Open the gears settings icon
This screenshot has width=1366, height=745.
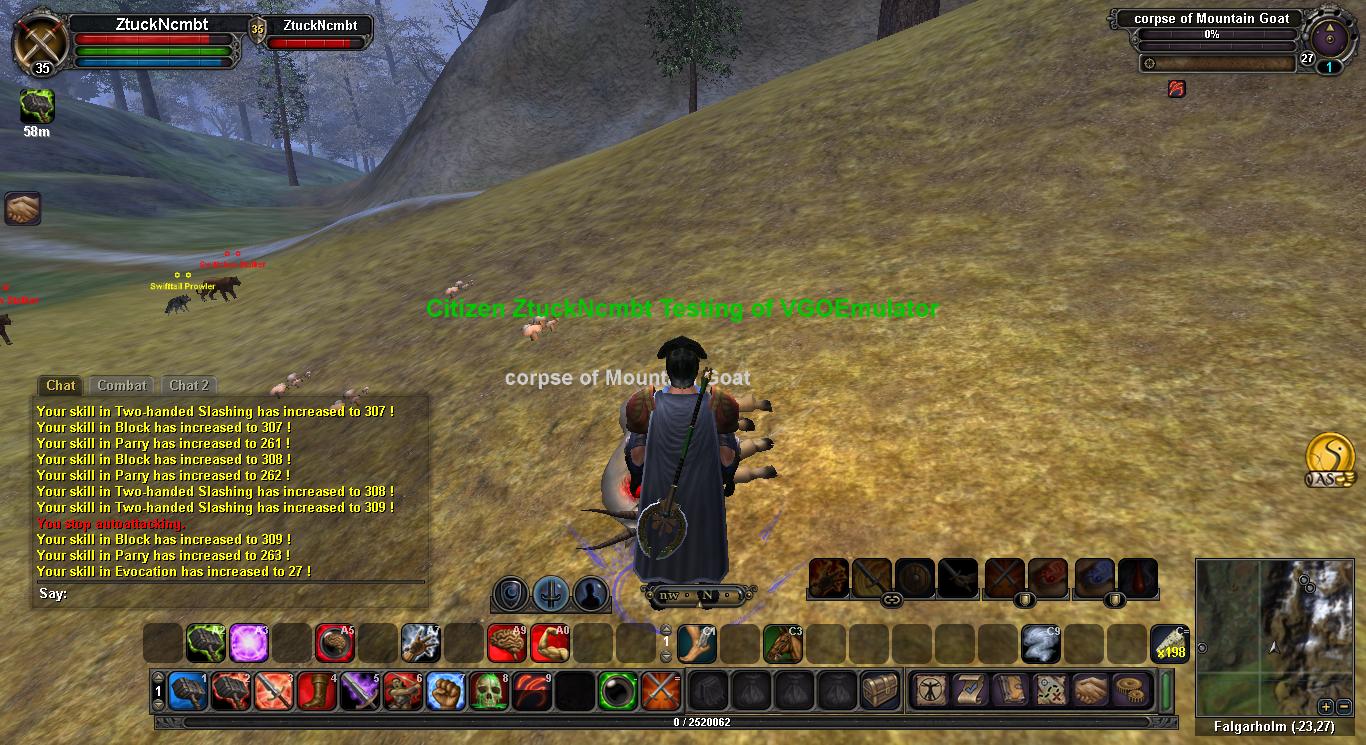pos(1131,690)
